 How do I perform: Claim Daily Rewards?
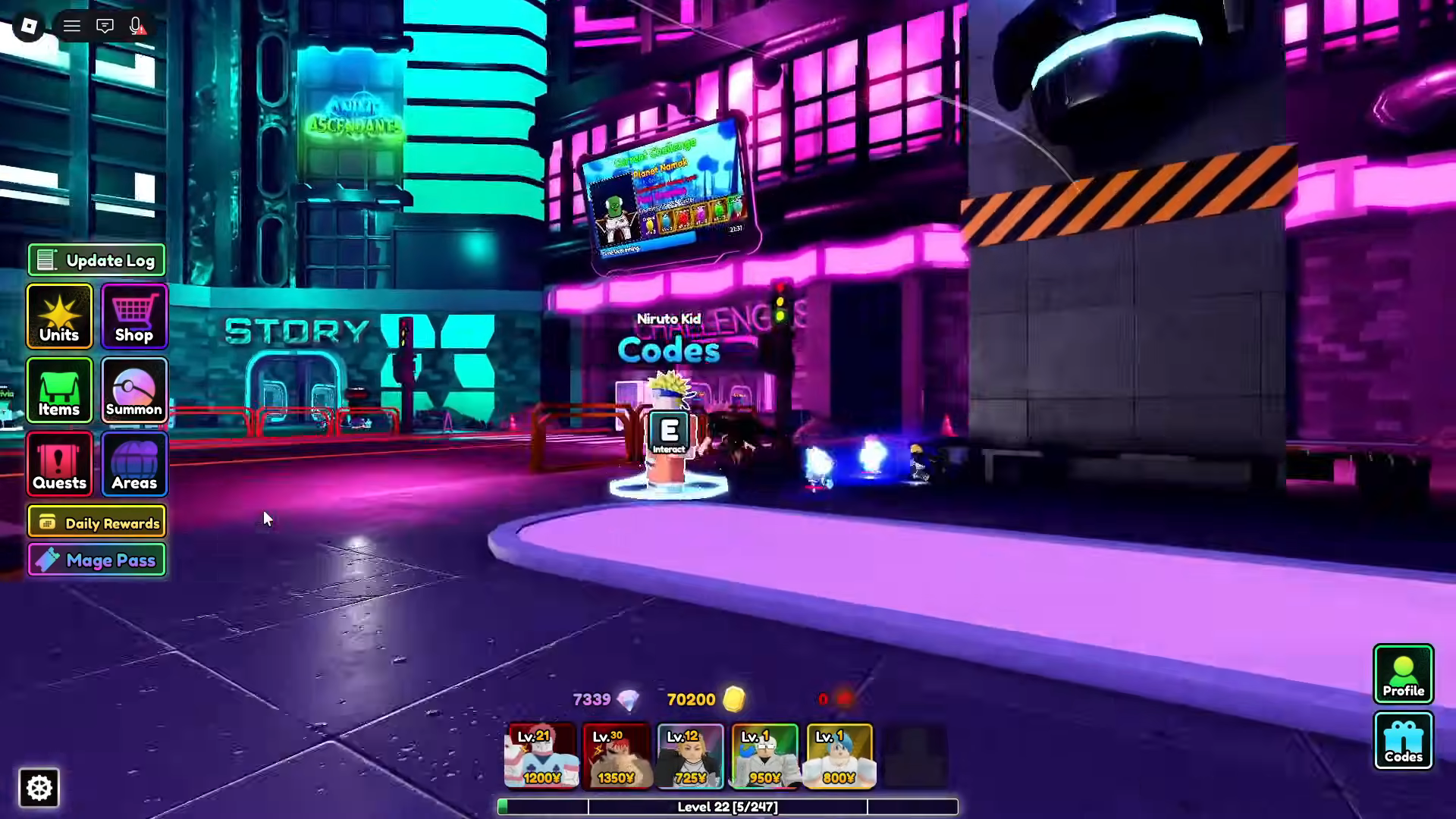(96, 522)
